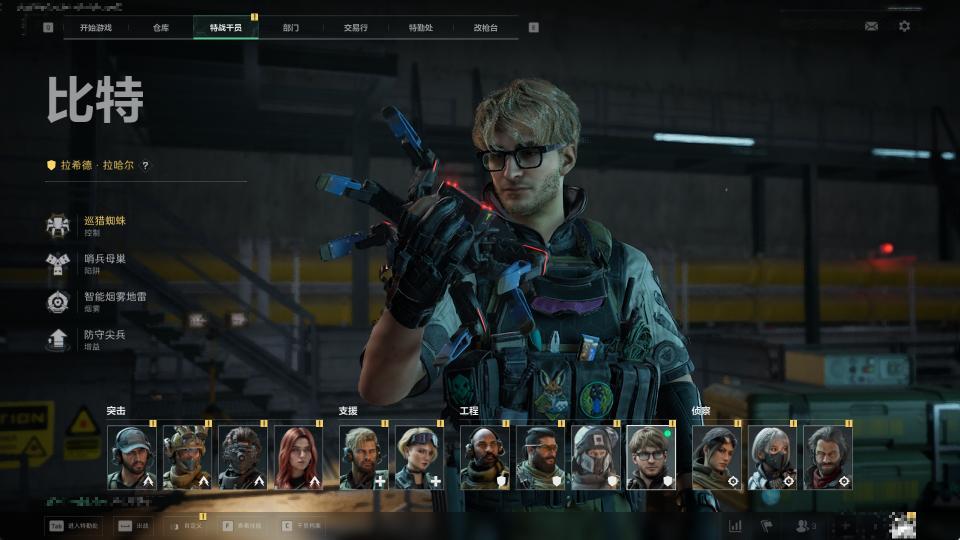Open the bar chart stats icon
This screenshot has width=960, height=540.
tap(735, 525)
